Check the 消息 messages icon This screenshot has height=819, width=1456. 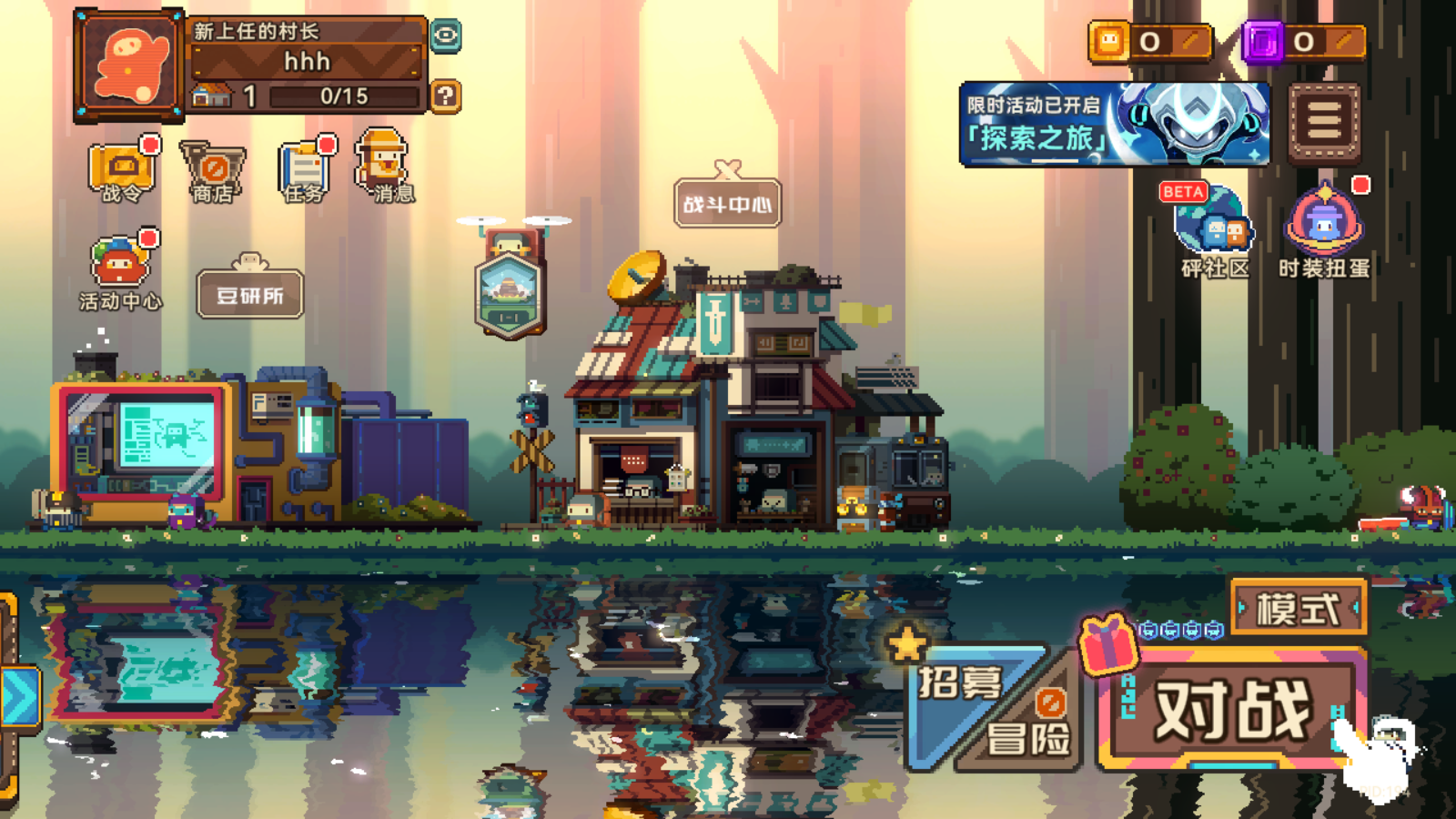point(384,167)
